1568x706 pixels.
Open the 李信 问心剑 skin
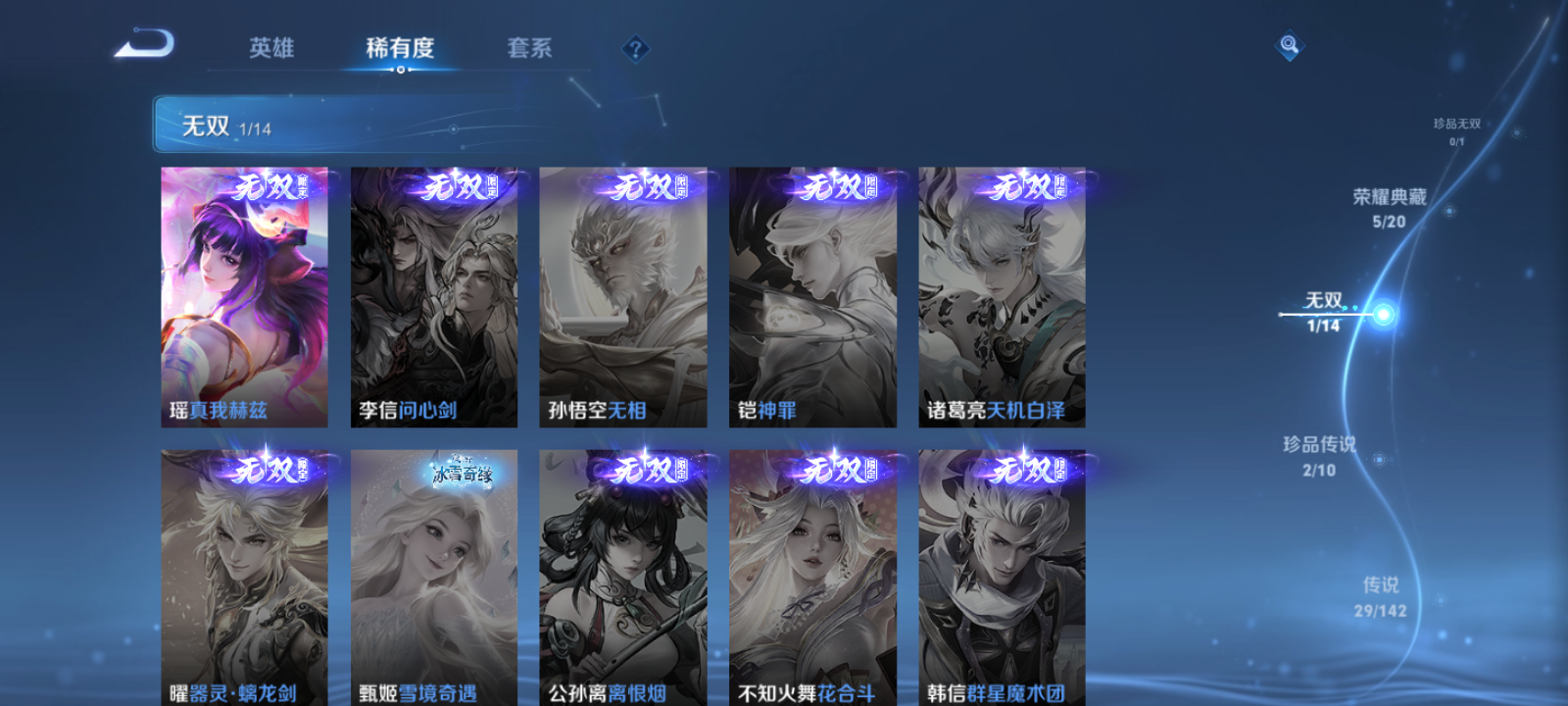[433, 294]
